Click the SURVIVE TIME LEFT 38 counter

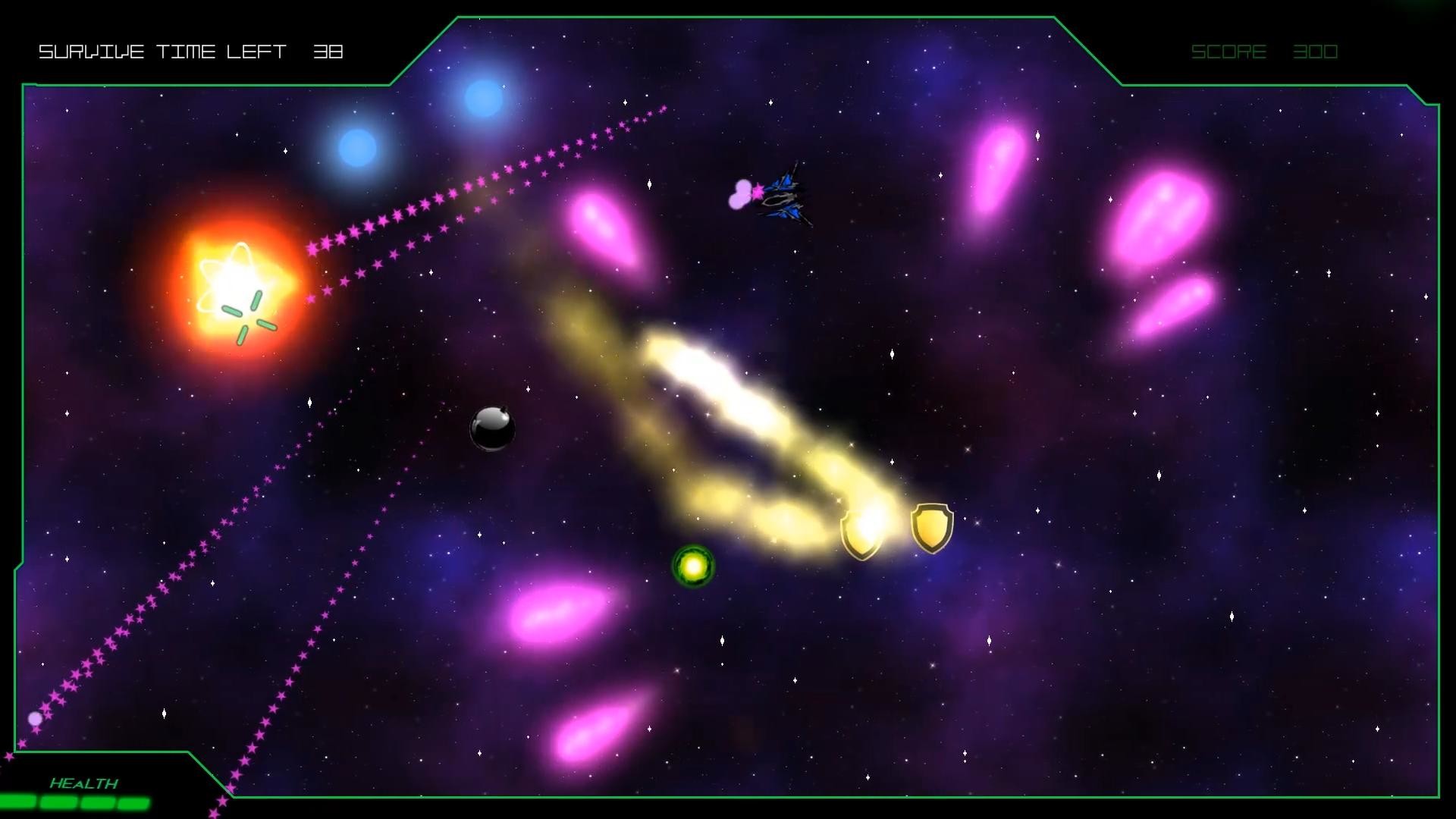click(191, 52)
